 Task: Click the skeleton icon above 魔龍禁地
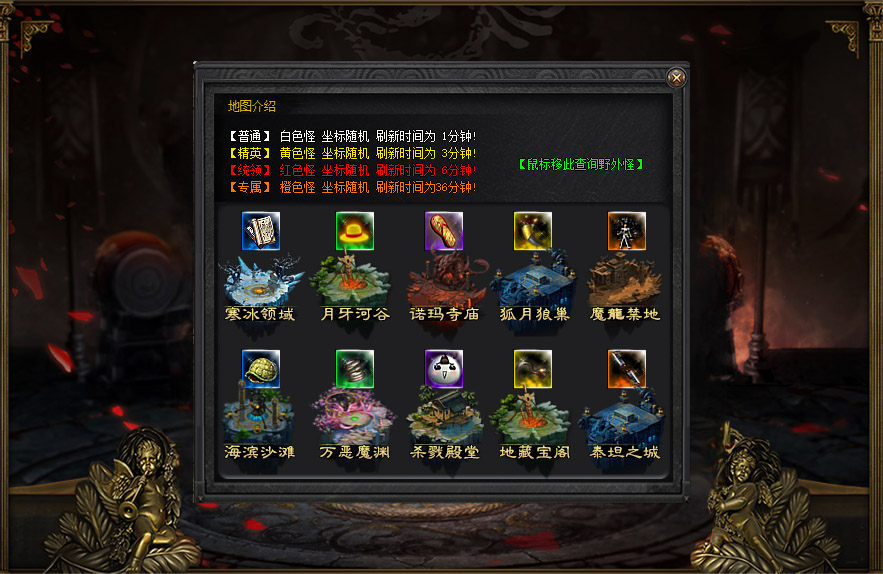(627, 231)
